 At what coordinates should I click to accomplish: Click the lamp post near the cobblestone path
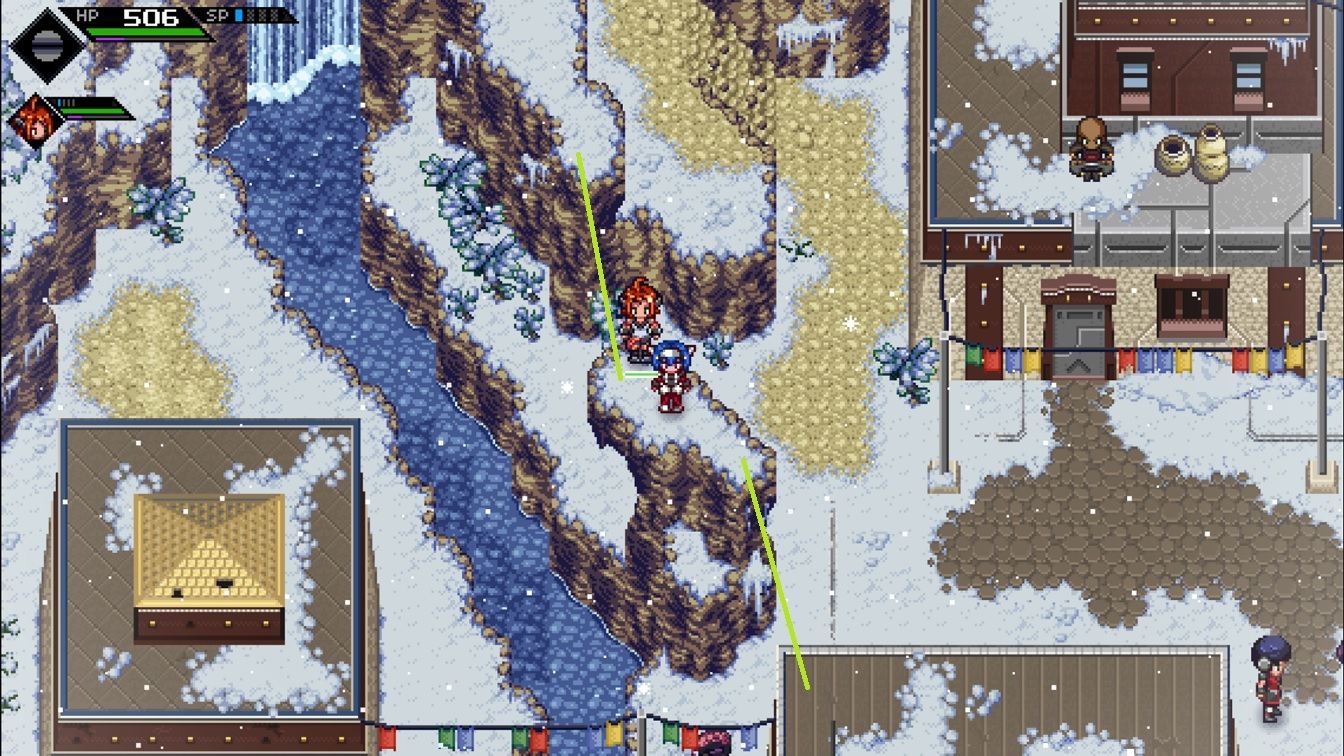point(946,440)
